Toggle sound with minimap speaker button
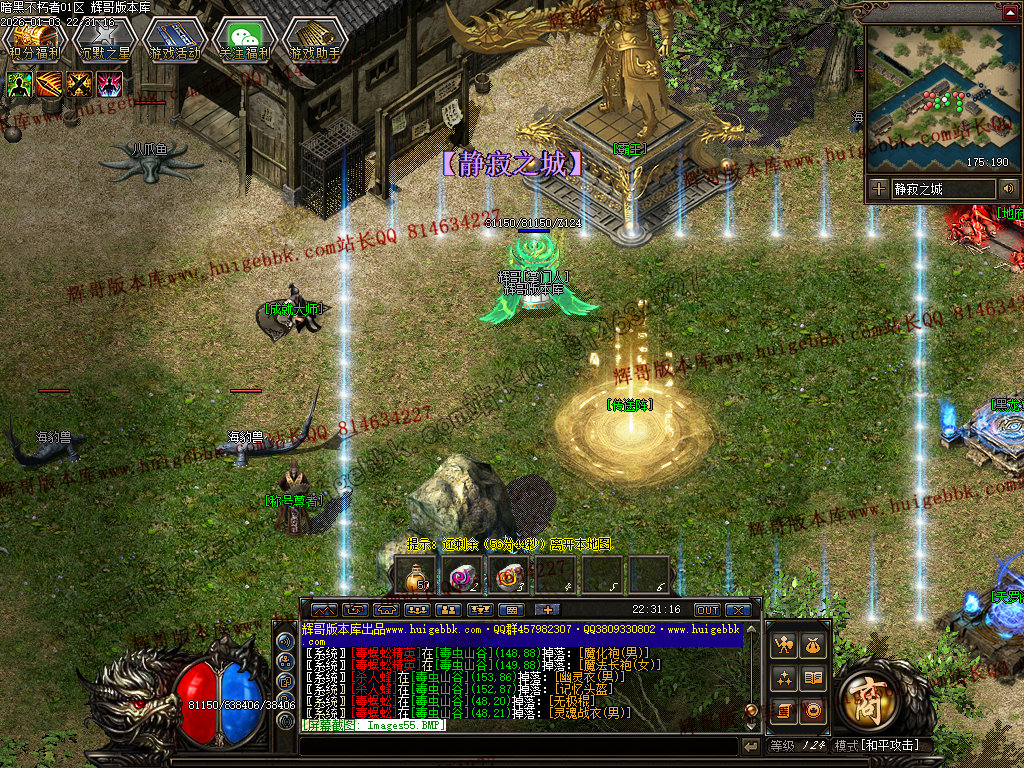Viewport: 1024px width, 768px height. 1008,188
